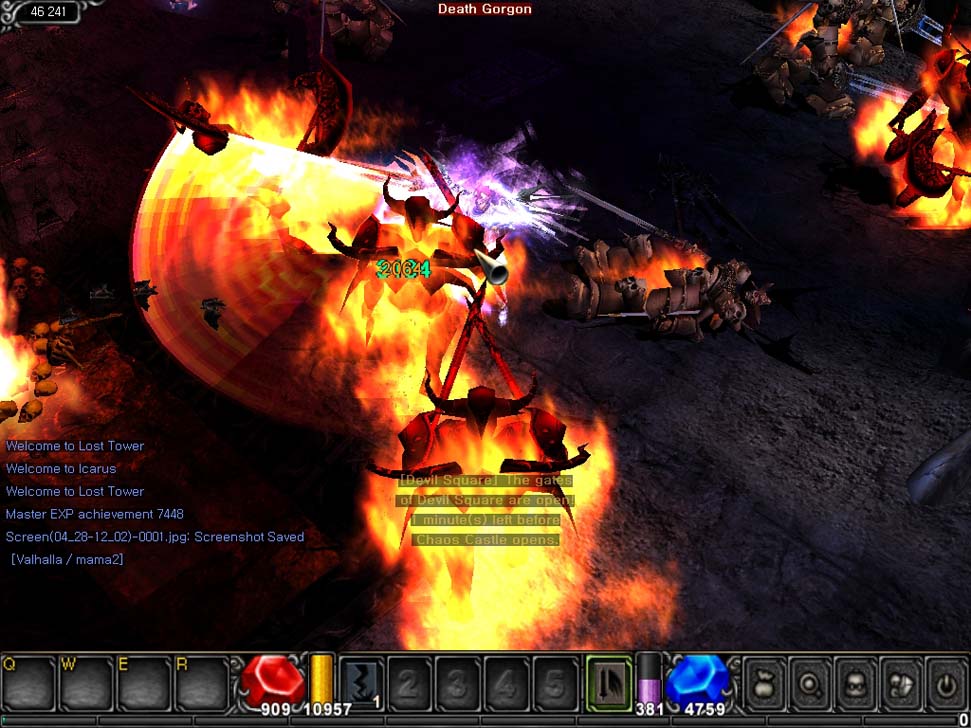This screenshot has width=971, height=728.
Task: Select the active sword slash skill icon
Action: [609, 683]
